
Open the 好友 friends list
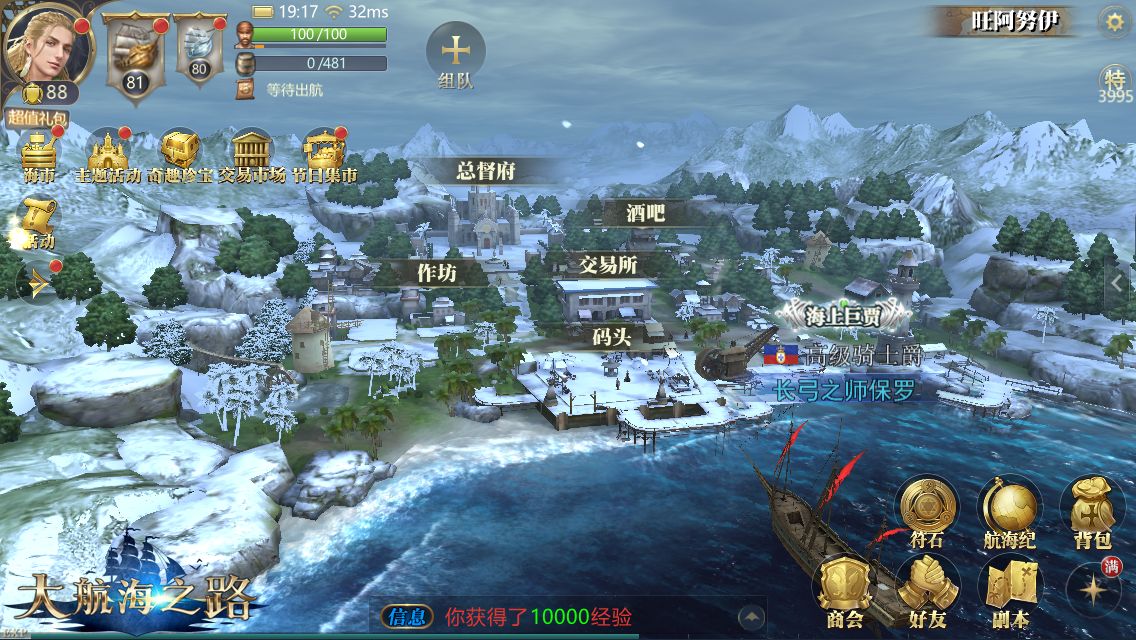[x=927, y=590]
